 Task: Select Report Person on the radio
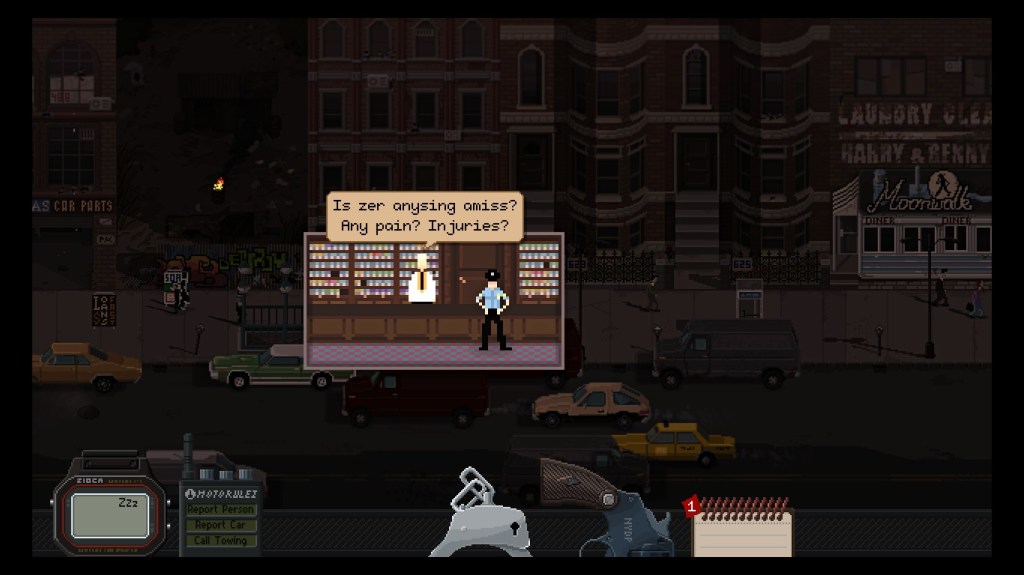point(220,509)
